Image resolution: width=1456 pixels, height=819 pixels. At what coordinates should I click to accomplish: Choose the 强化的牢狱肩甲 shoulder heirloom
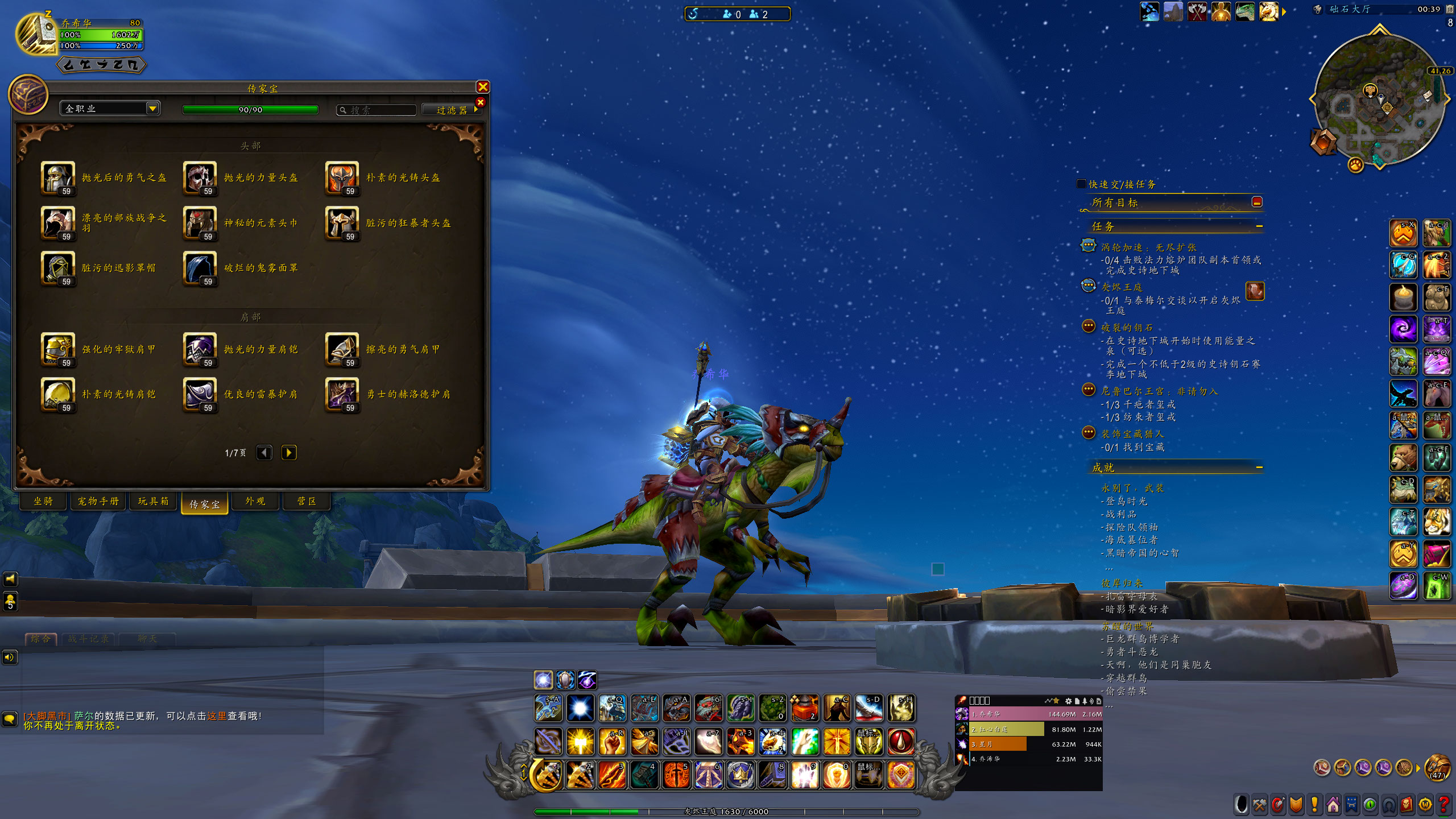click(57, 349)
